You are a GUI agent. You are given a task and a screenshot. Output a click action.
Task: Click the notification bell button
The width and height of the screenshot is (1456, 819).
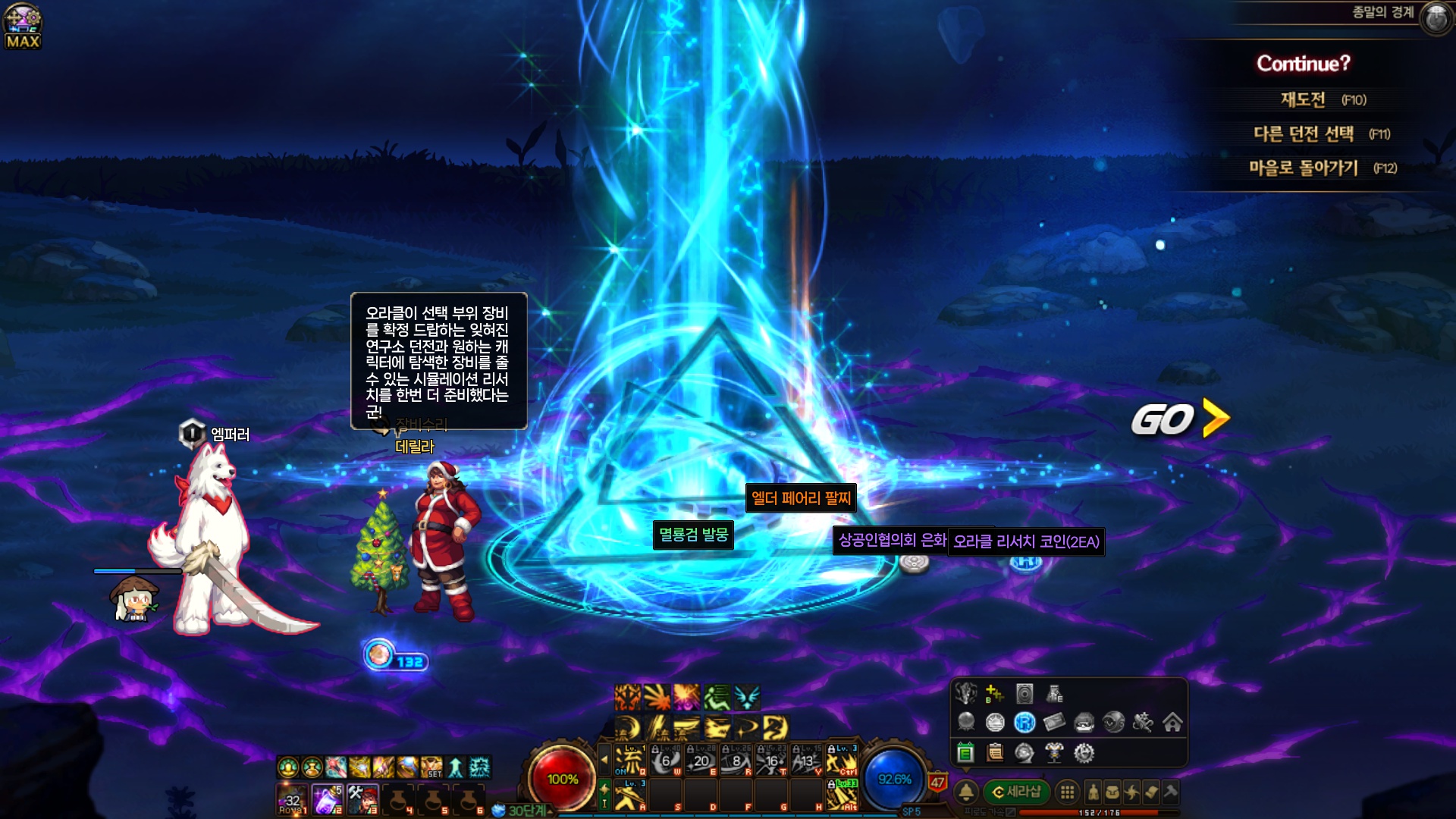click(966, 792)
